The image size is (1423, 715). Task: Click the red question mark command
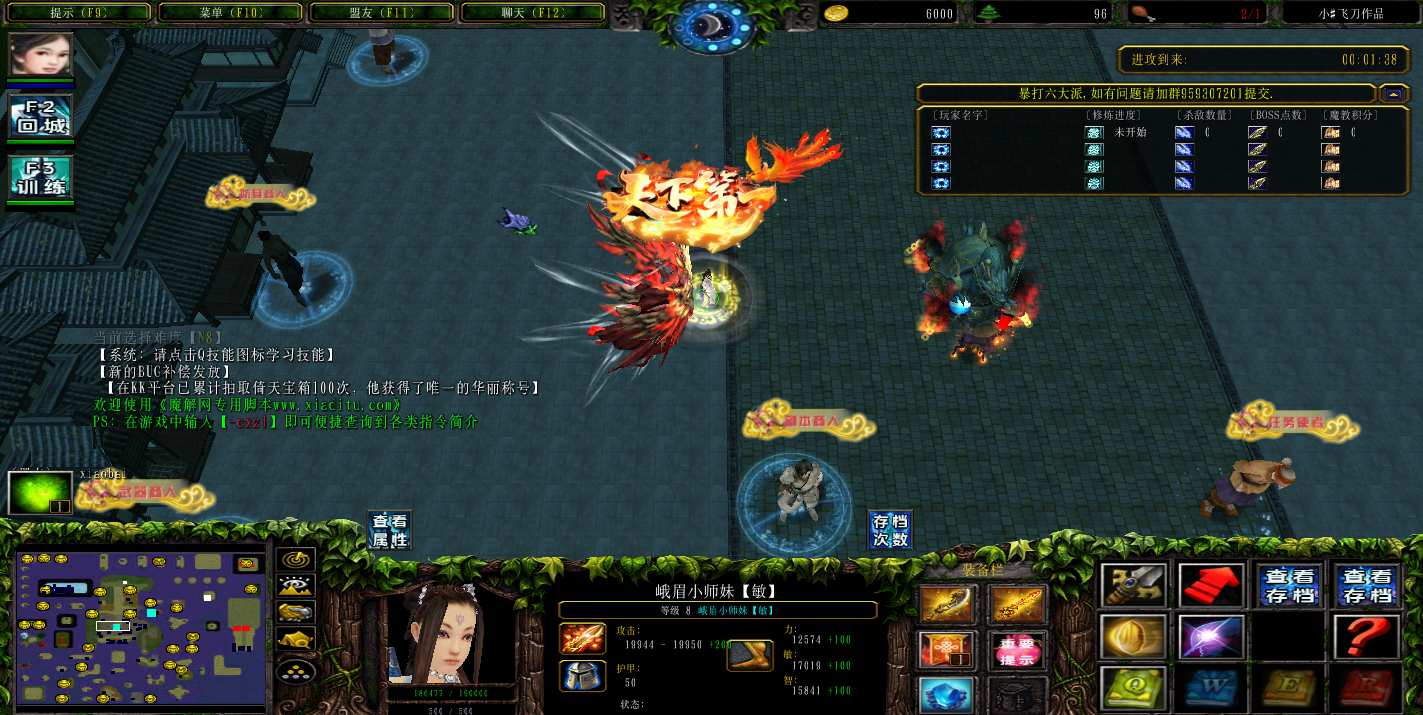coord(1366,636)
